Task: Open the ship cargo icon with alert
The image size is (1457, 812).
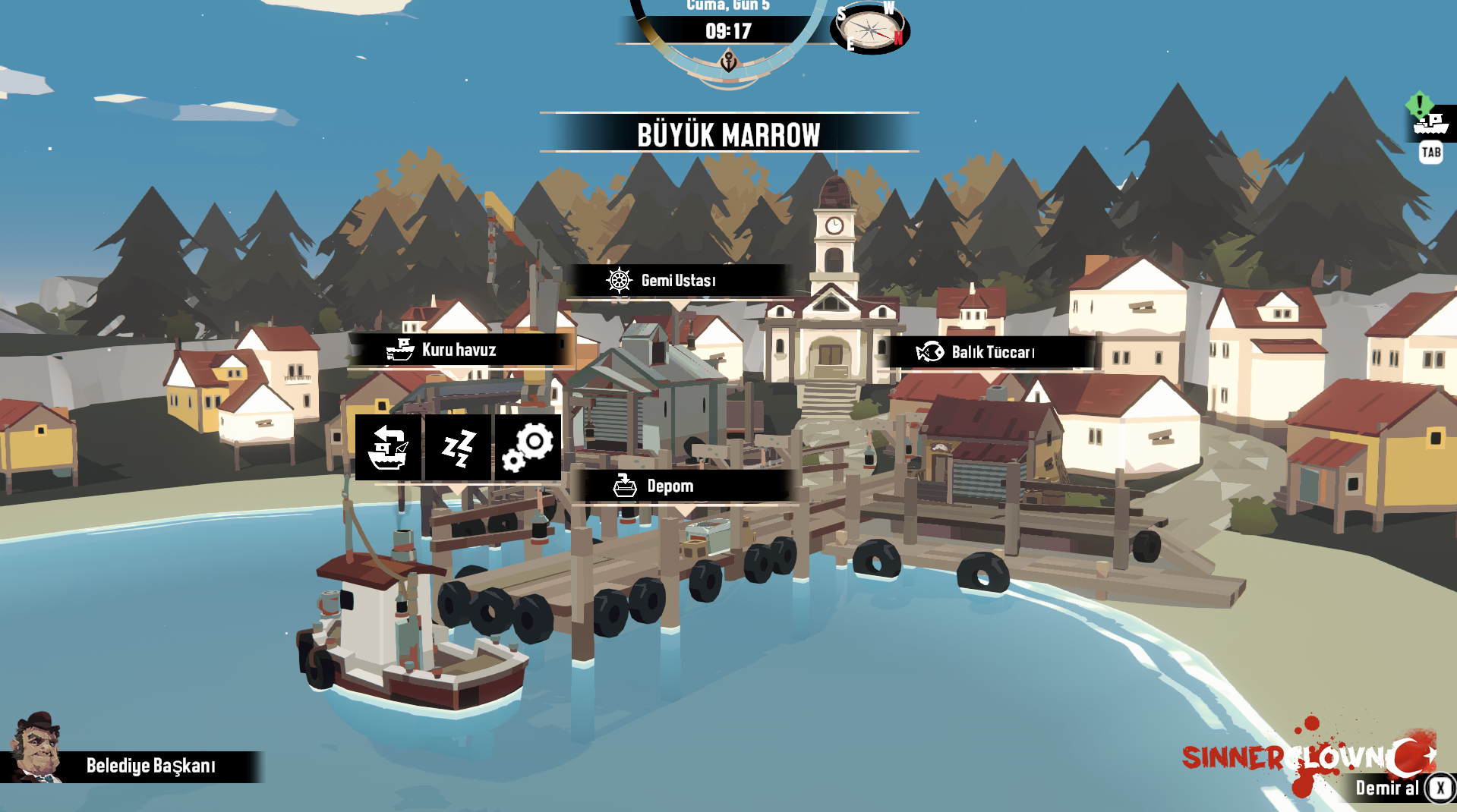Action: [1431, 122]
